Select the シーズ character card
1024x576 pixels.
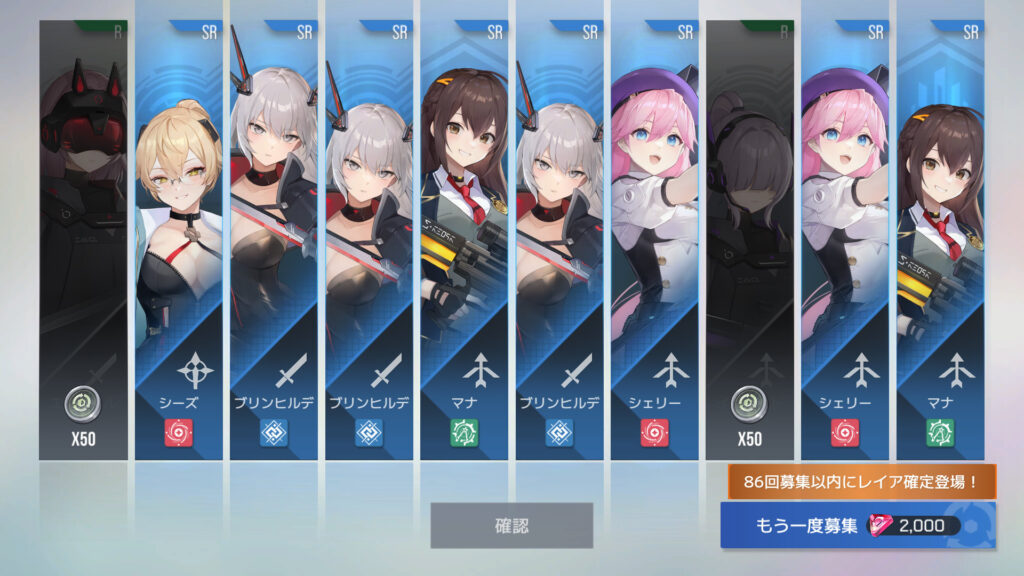click(178, 240)
